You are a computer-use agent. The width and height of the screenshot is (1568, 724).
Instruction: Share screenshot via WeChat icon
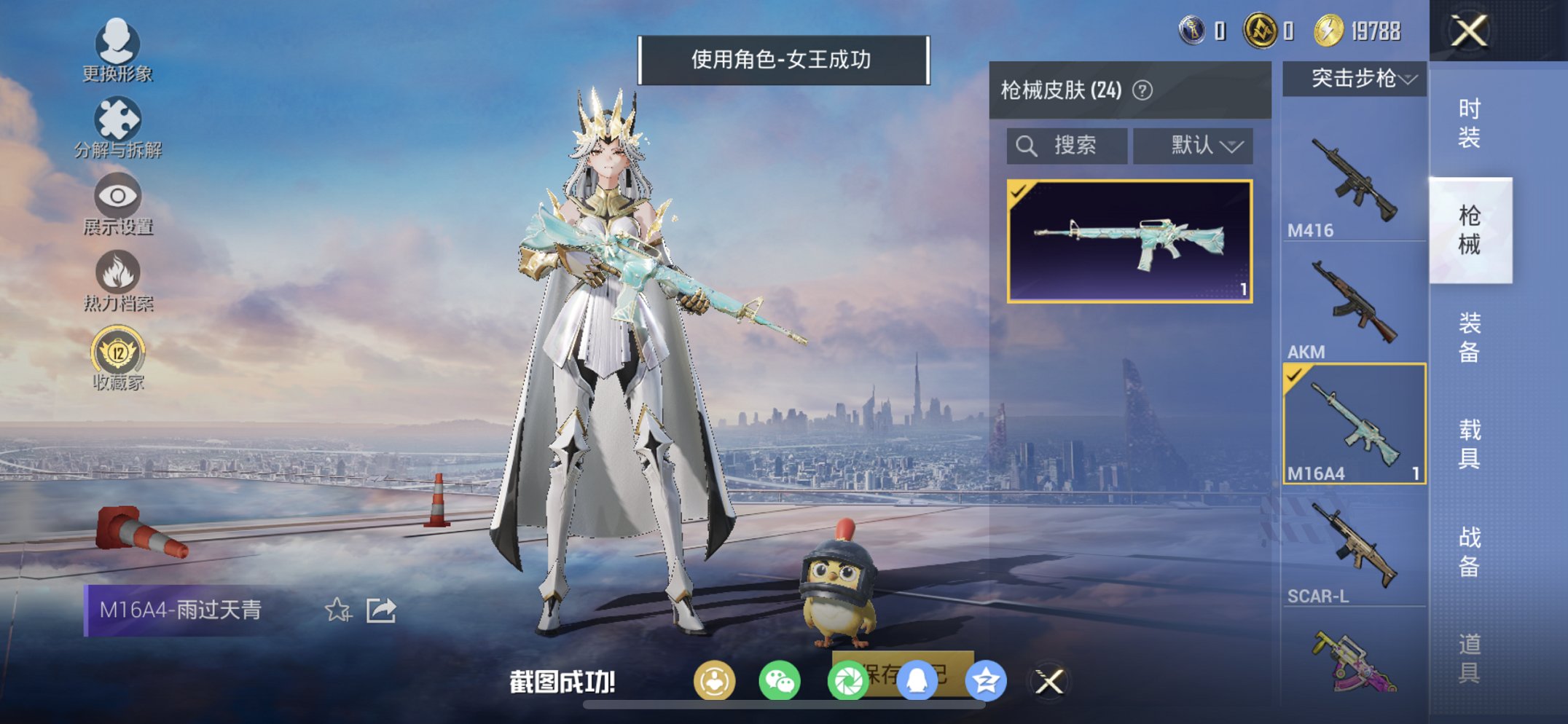click(779, 680)
